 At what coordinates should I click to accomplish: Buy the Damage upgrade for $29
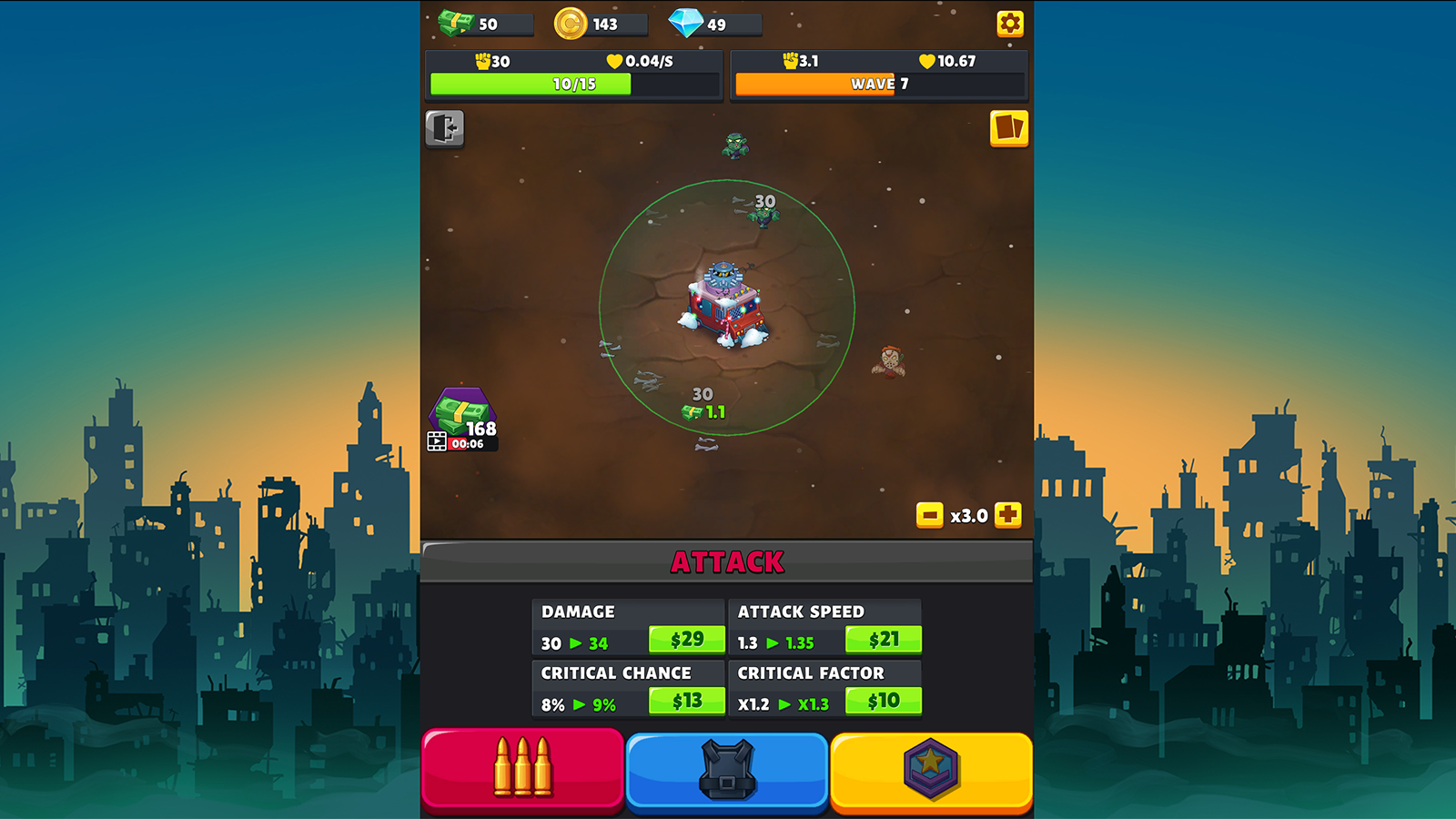(x=687, y=639)
